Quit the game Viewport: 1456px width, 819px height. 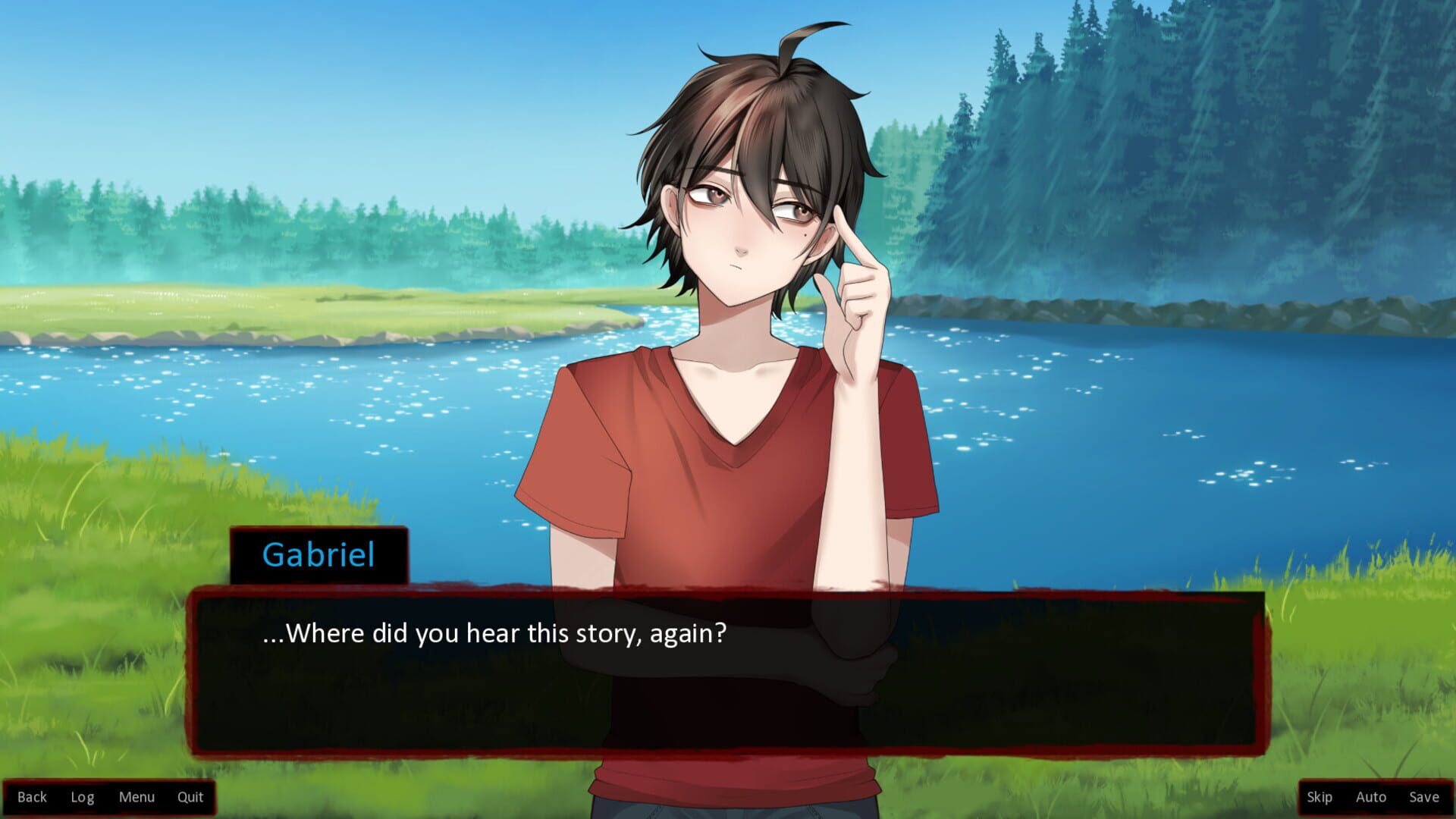tap(190, 797)
